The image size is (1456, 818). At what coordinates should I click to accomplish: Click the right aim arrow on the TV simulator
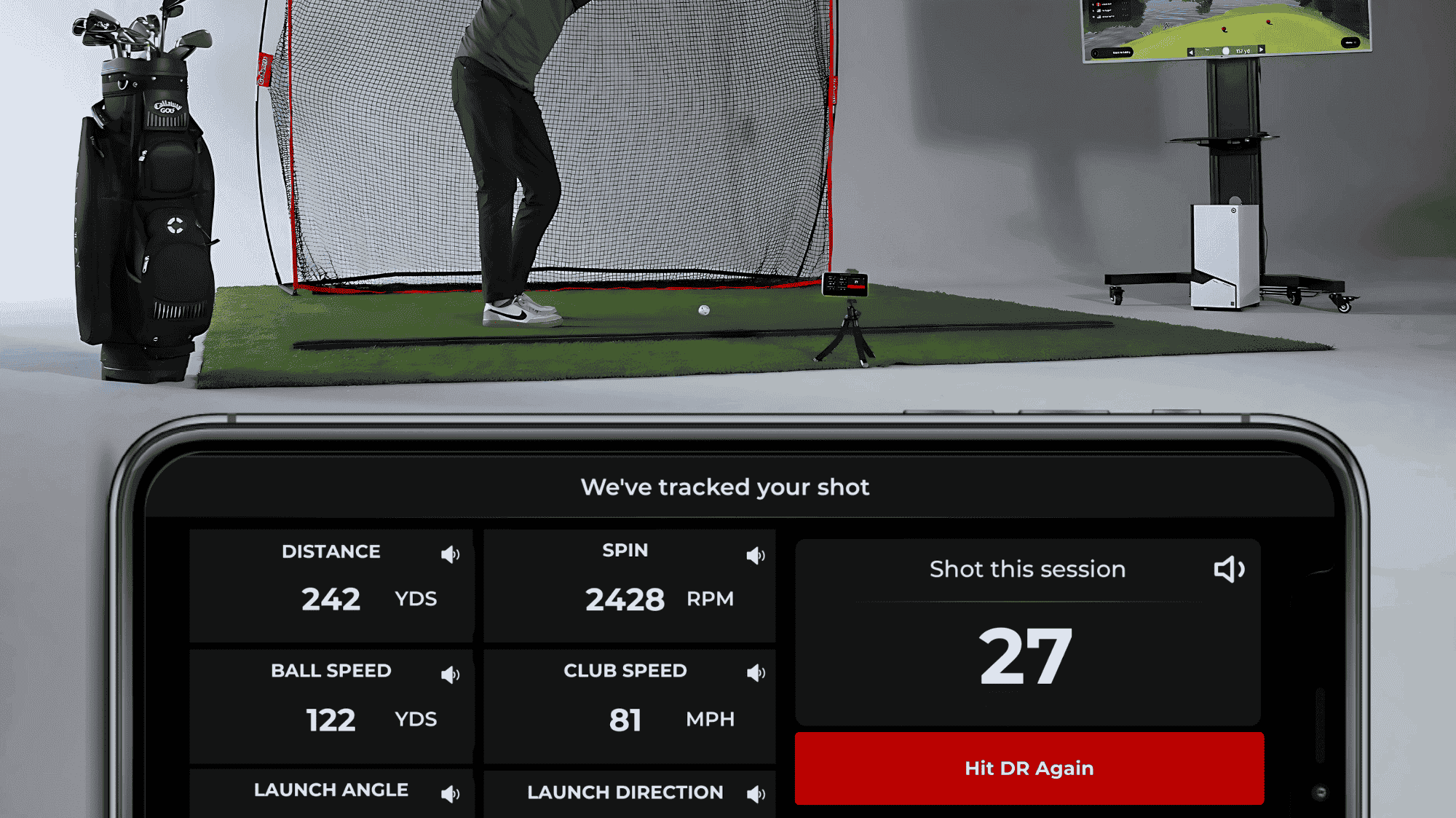click(x=1261, y=51)
